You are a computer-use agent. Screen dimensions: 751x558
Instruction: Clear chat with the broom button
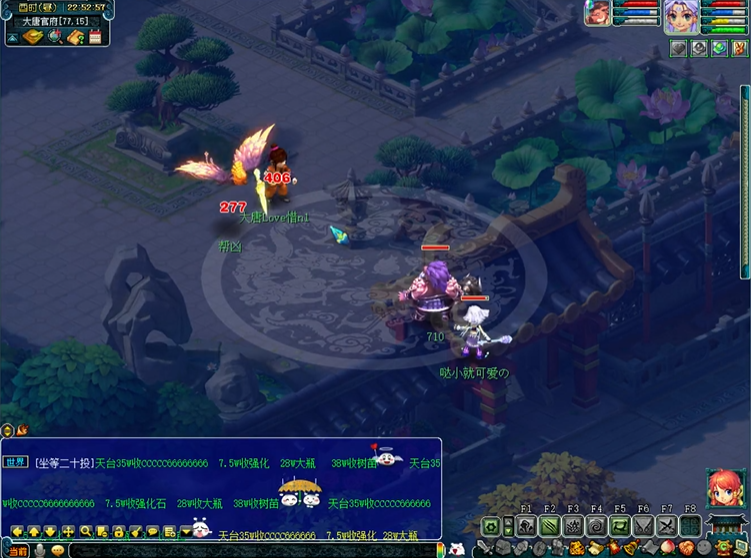134,531
